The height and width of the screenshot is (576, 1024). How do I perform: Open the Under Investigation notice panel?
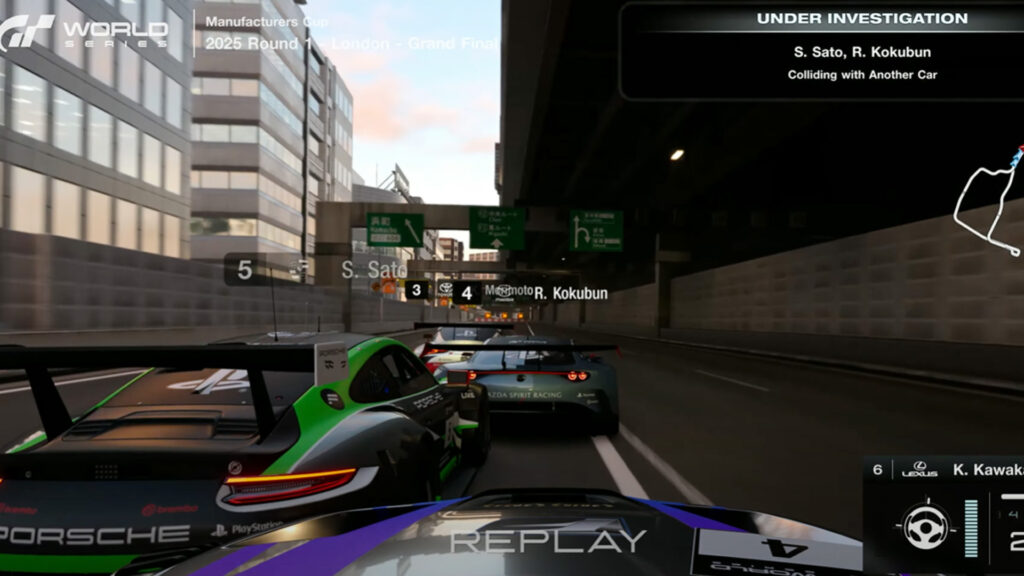(822, 50)
